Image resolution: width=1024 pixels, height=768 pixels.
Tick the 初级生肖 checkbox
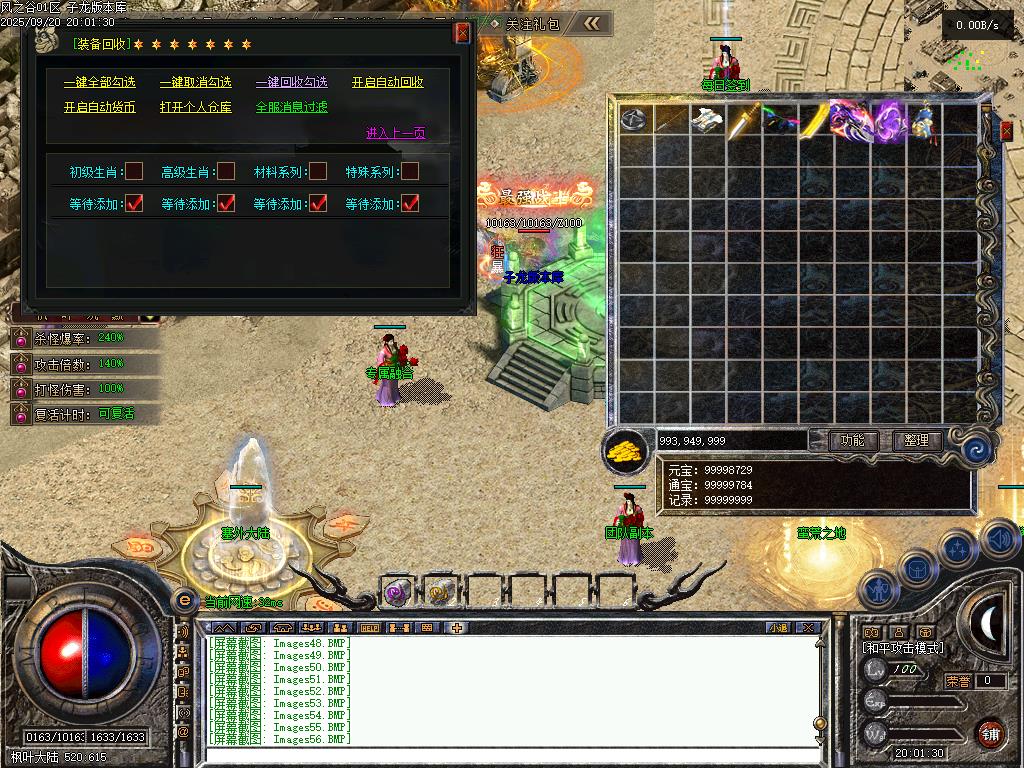(134, 172)
